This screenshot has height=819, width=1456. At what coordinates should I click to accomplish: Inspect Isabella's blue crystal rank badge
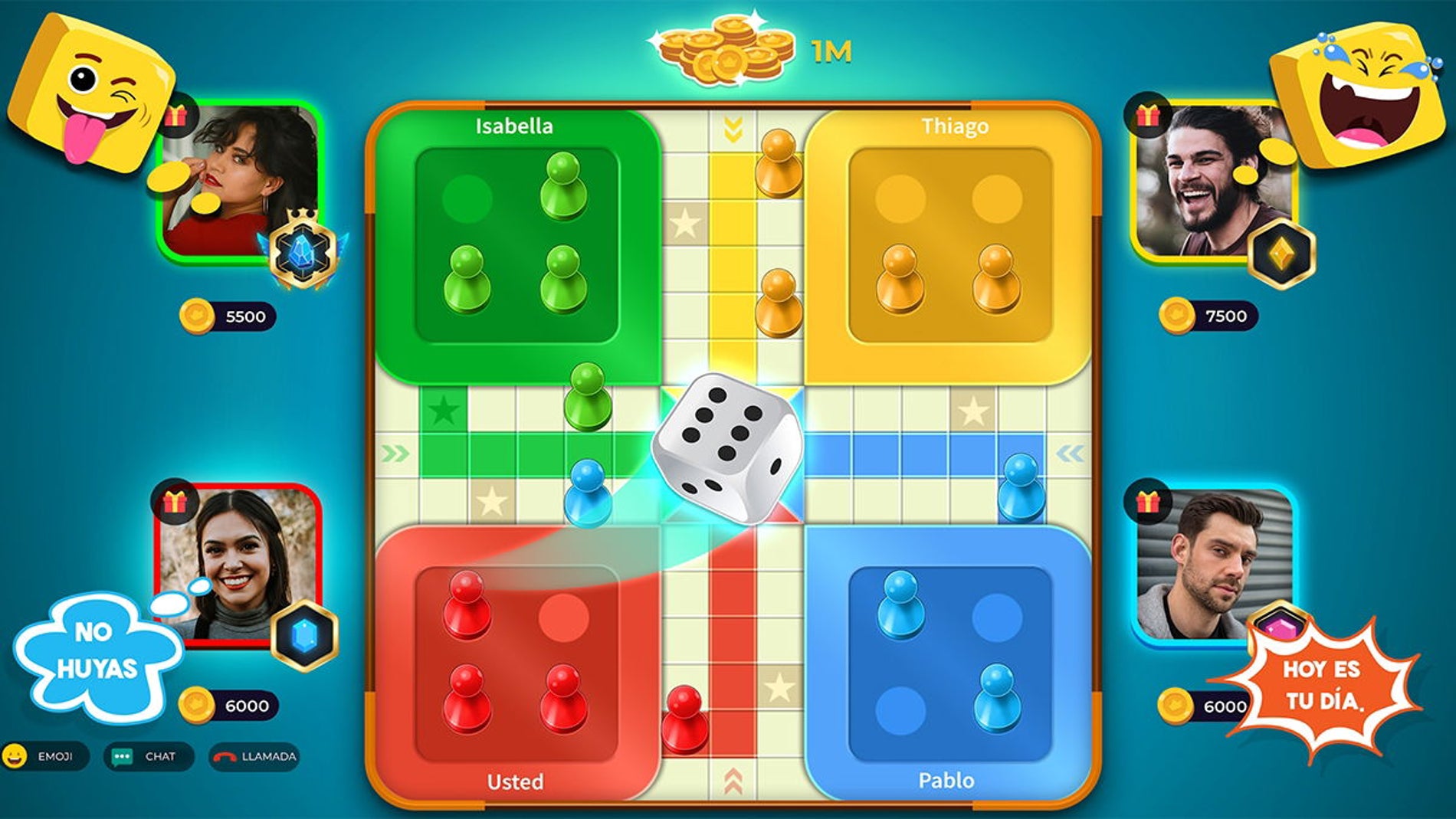tap(303, 251)
